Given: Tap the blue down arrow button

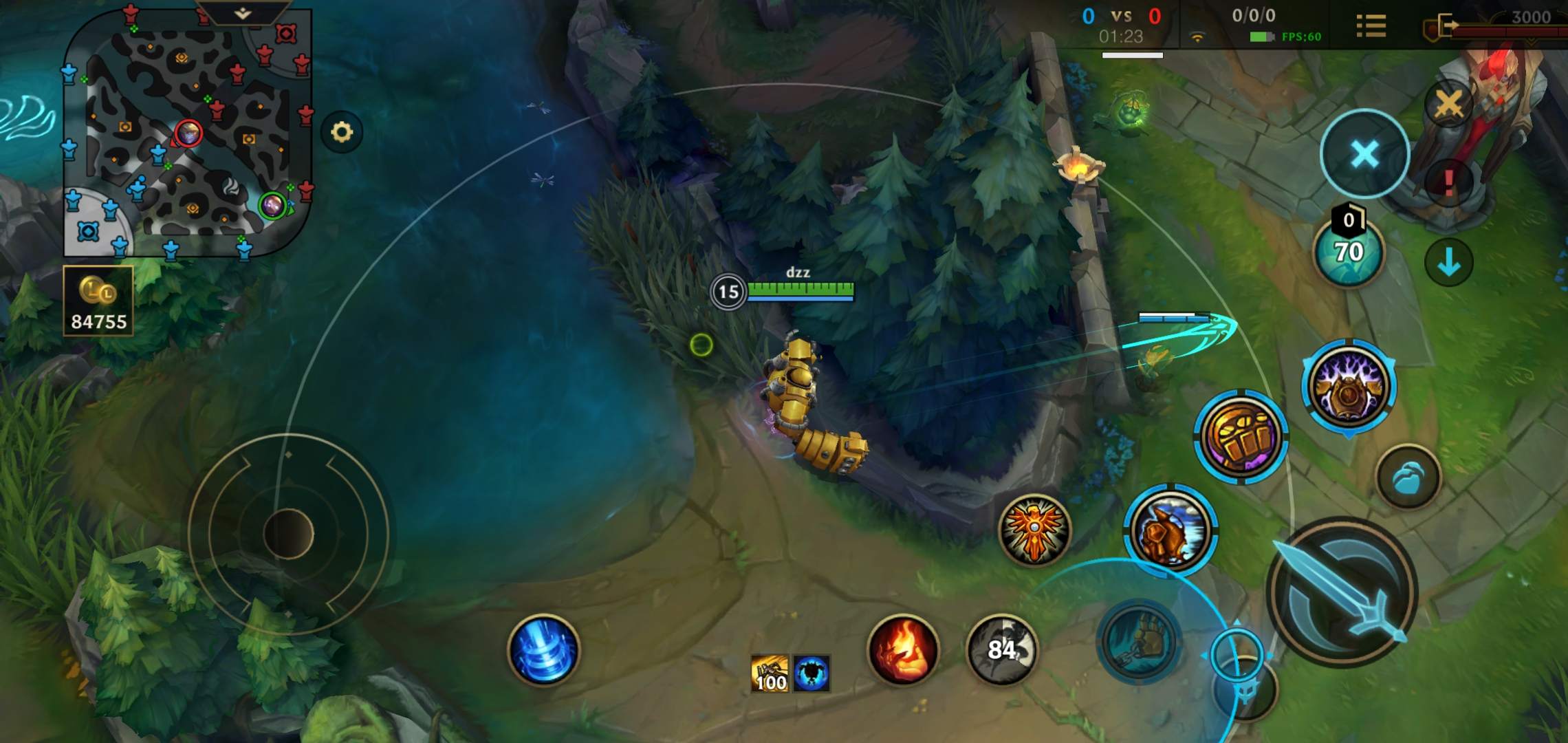Looking at the screenshot, I should click(1448, 262).
